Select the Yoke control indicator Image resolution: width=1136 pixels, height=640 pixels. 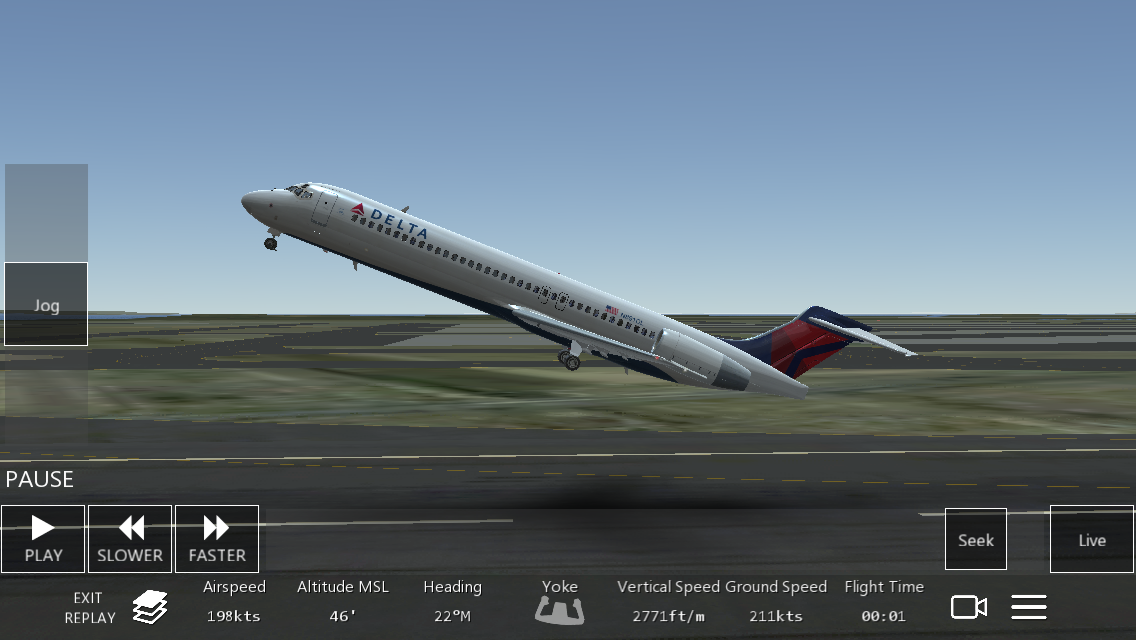(560, 603)
